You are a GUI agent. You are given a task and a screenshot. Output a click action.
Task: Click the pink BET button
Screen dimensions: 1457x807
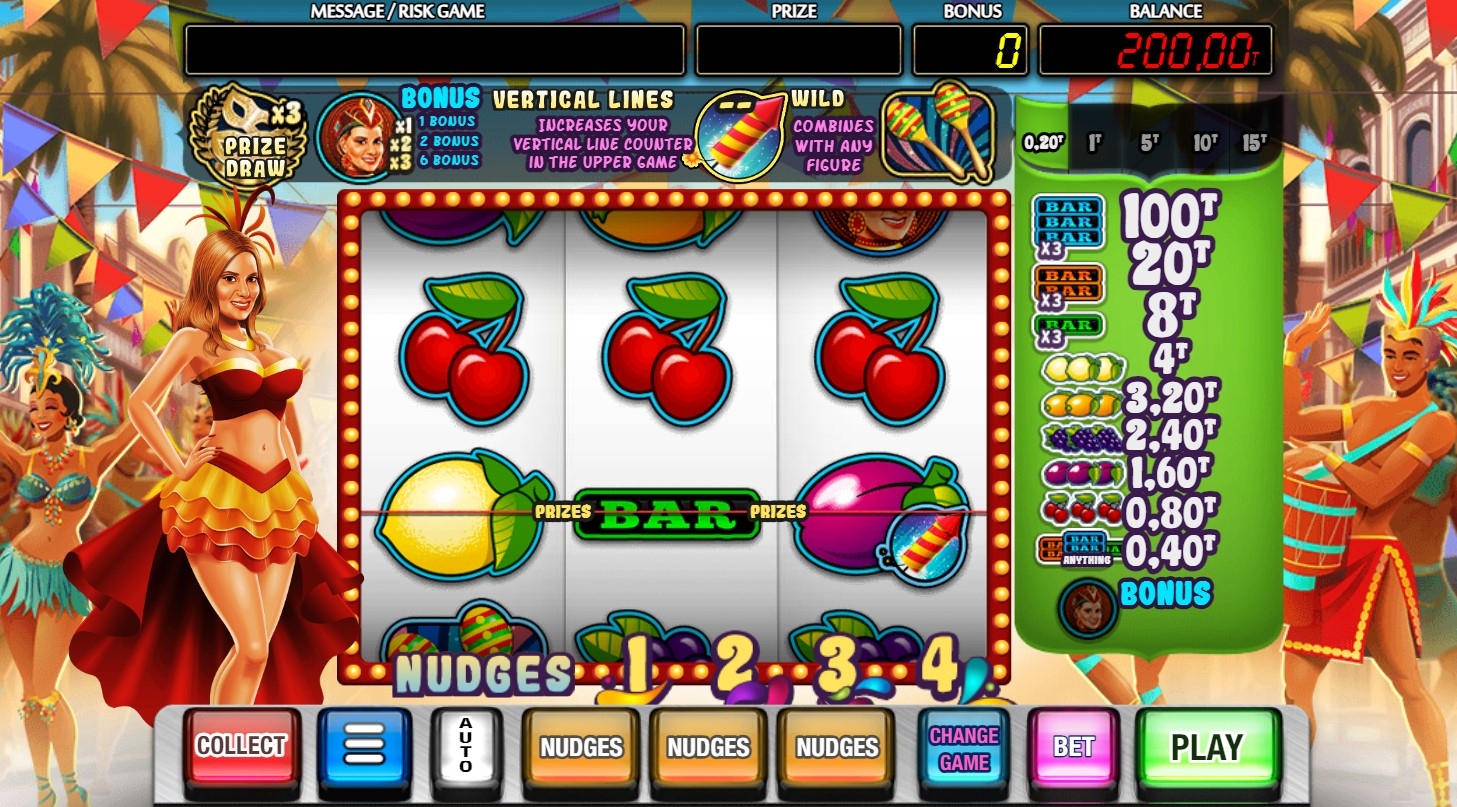[x=1073, y=748]
